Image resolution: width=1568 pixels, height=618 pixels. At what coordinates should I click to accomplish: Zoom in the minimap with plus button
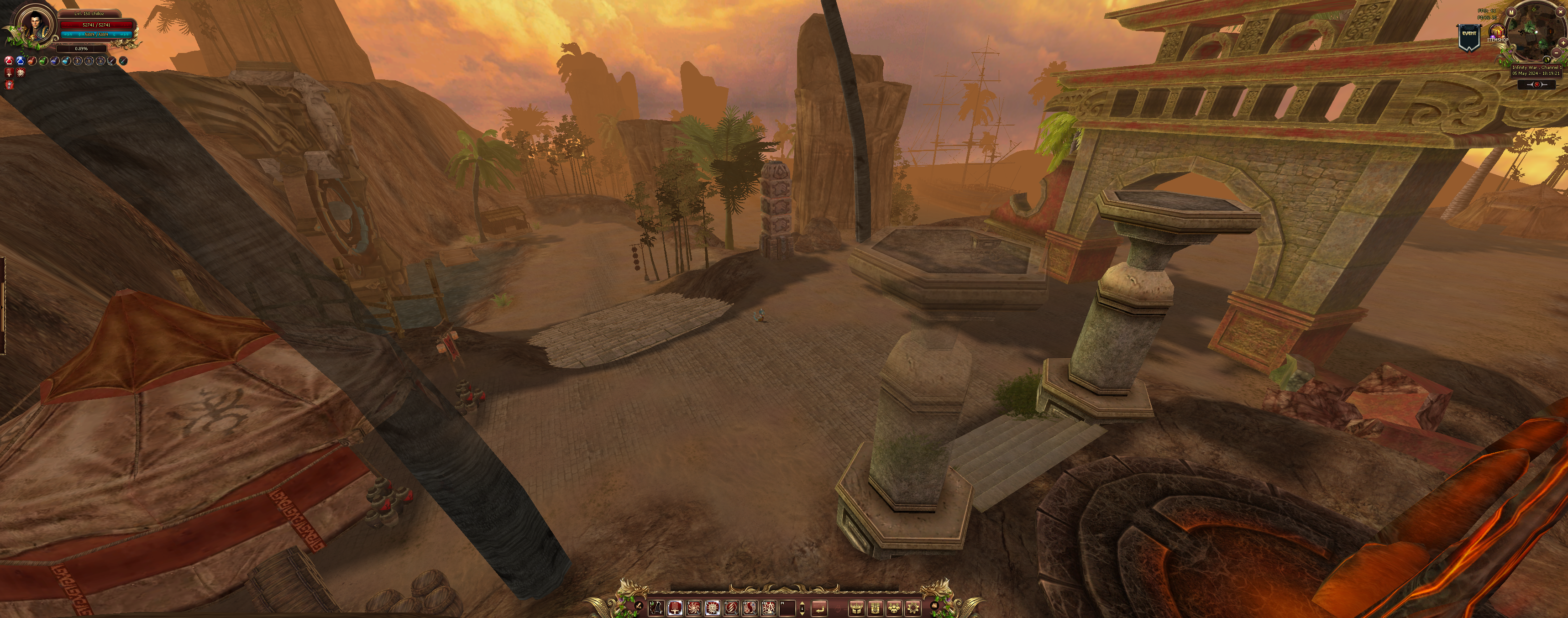1564,42
